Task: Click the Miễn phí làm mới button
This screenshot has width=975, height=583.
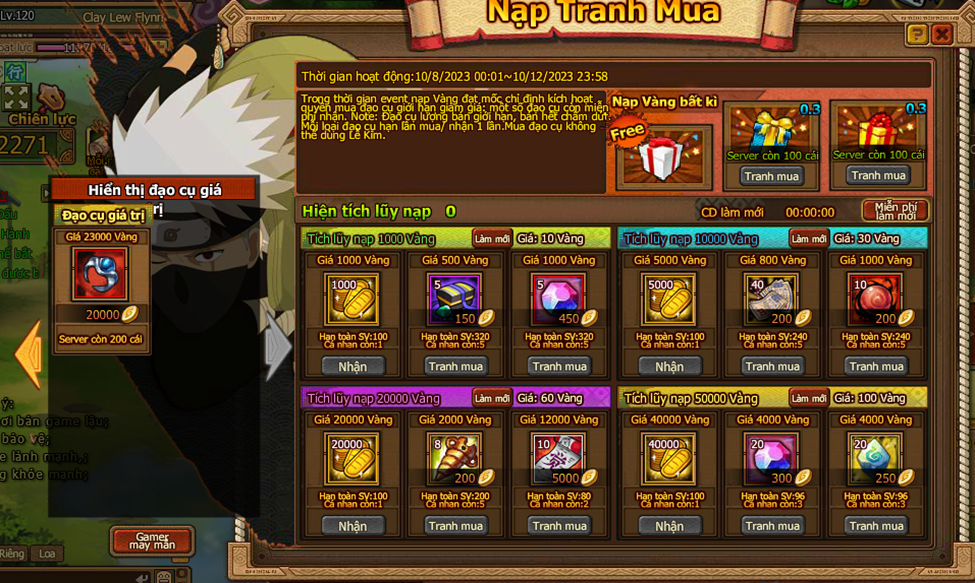Action: point(894,211)
